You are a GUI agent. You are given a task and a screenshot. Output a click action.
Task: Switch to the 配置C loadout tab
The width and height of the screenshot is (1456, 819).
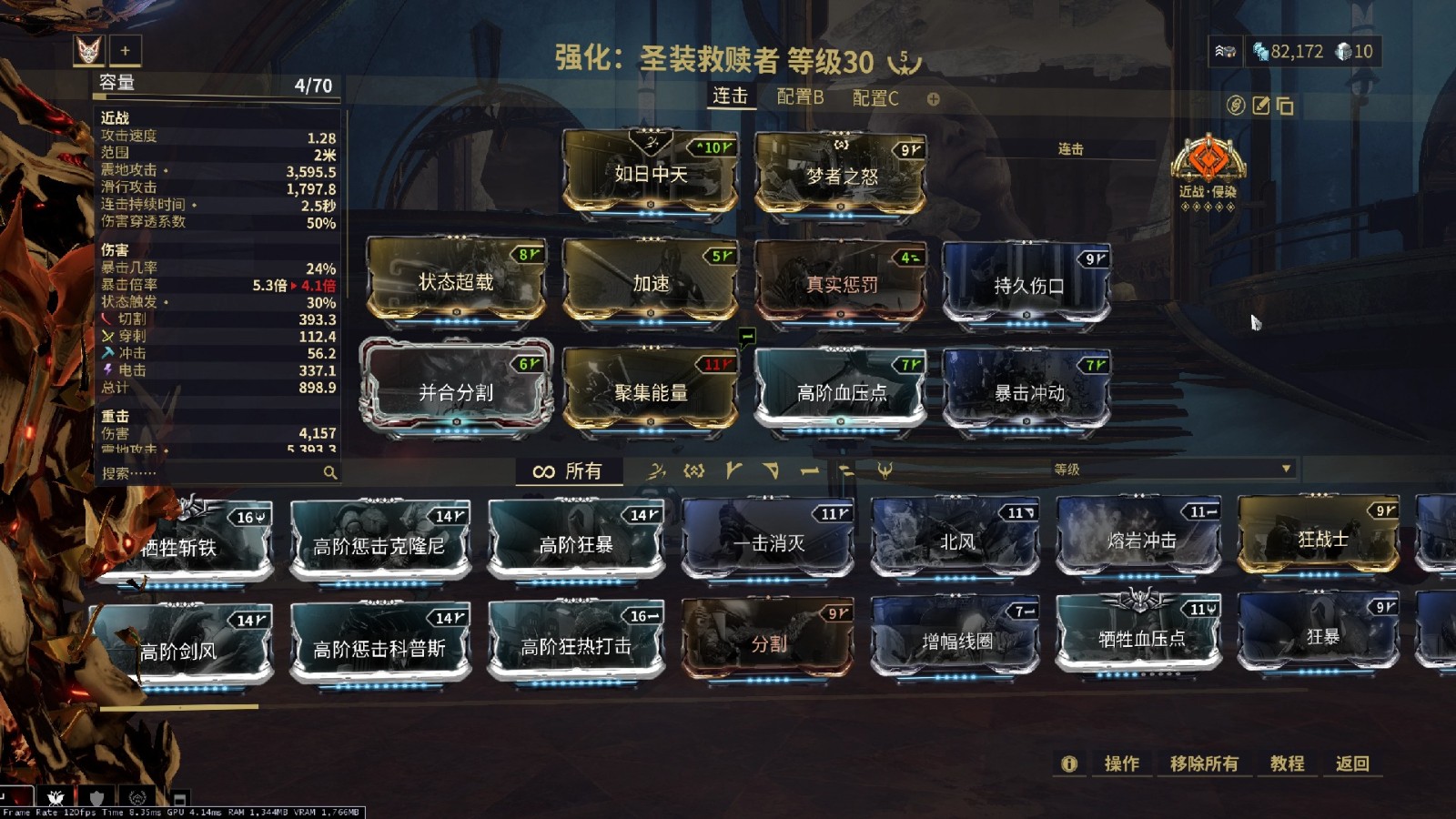click(x=875, y=98)
